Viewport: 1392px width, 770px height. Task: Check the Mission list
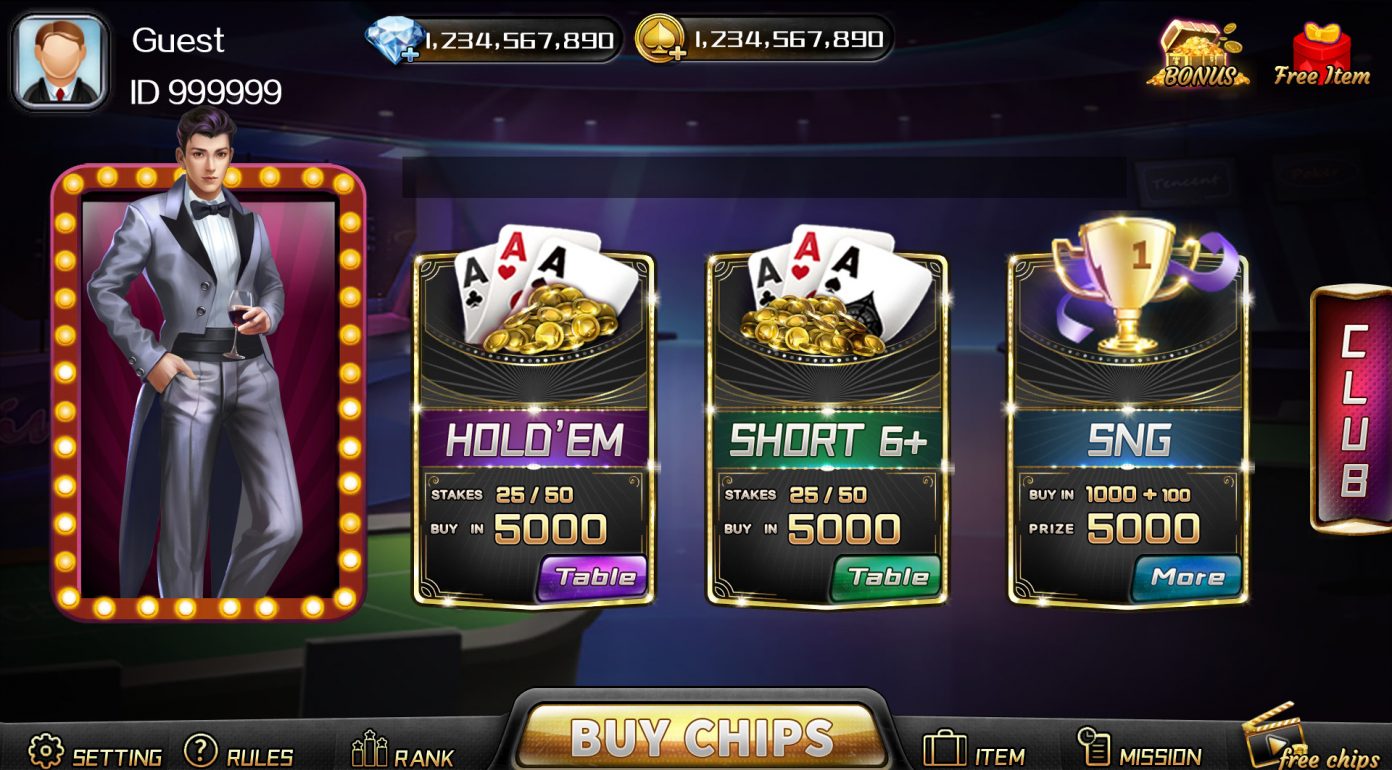tap(1139, 752)
